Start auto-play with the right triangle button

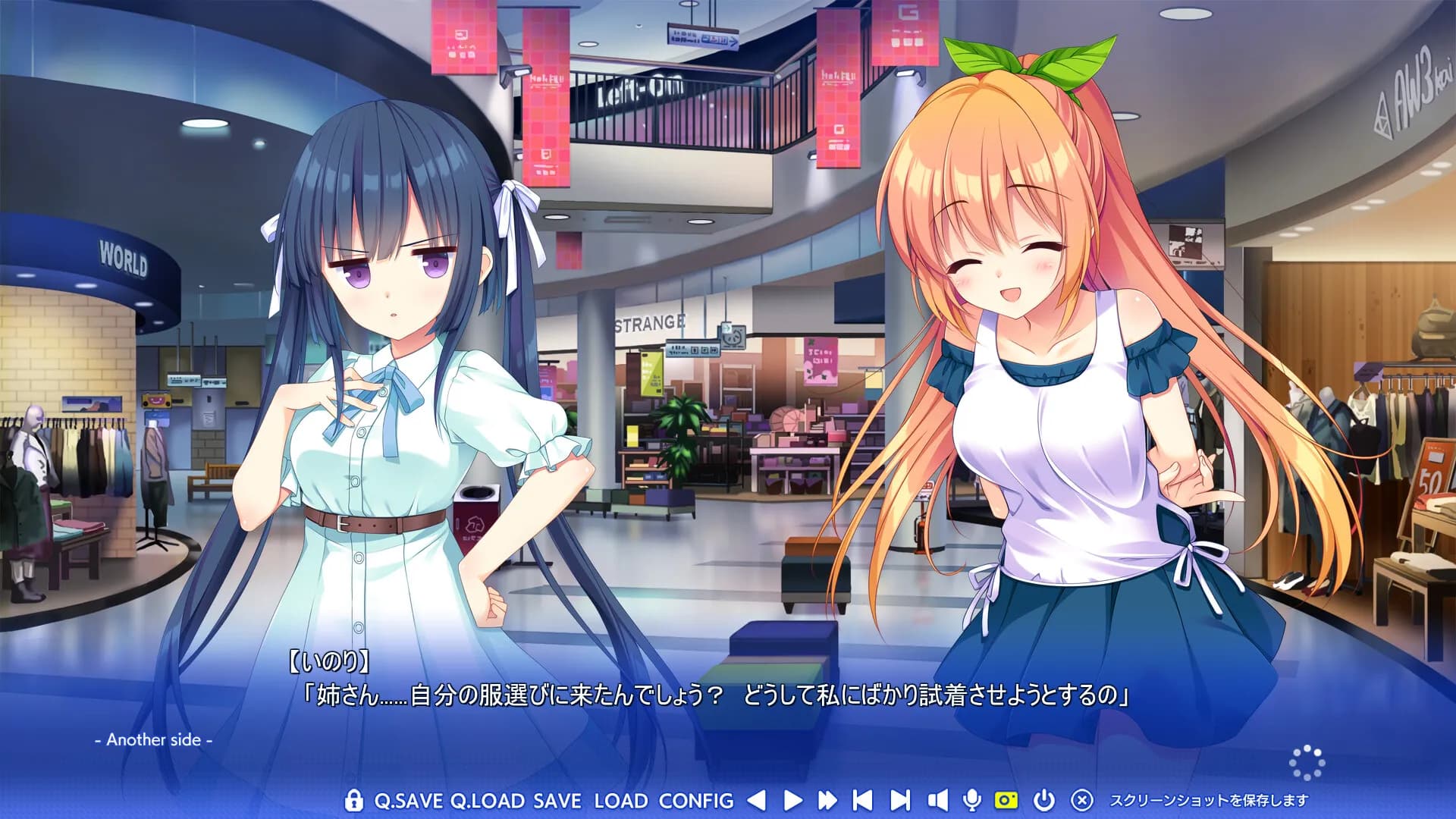pyautogui.click(x=792, y=800)
